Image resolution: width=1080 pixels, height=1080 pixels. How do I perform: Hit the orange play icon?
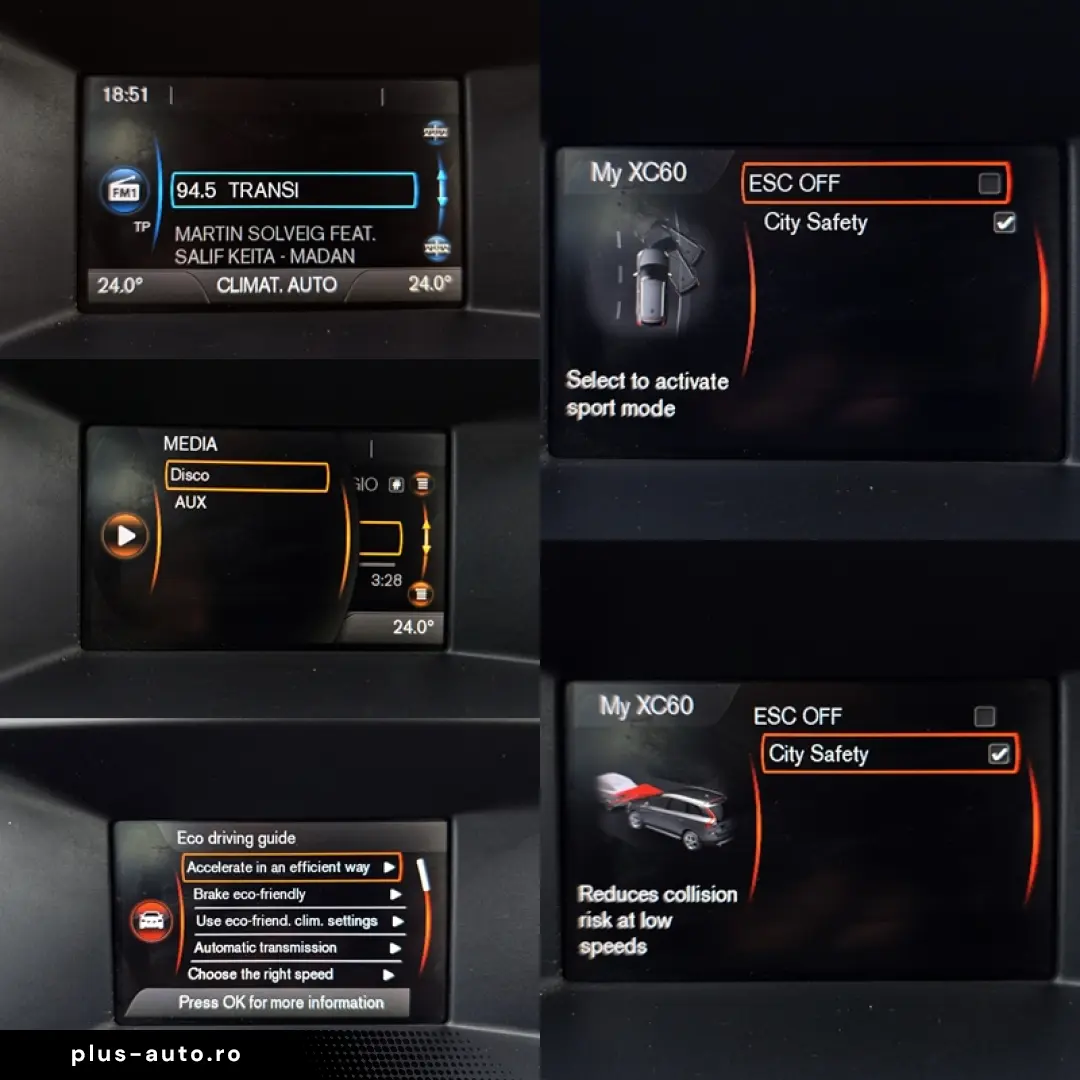[125, 536]
